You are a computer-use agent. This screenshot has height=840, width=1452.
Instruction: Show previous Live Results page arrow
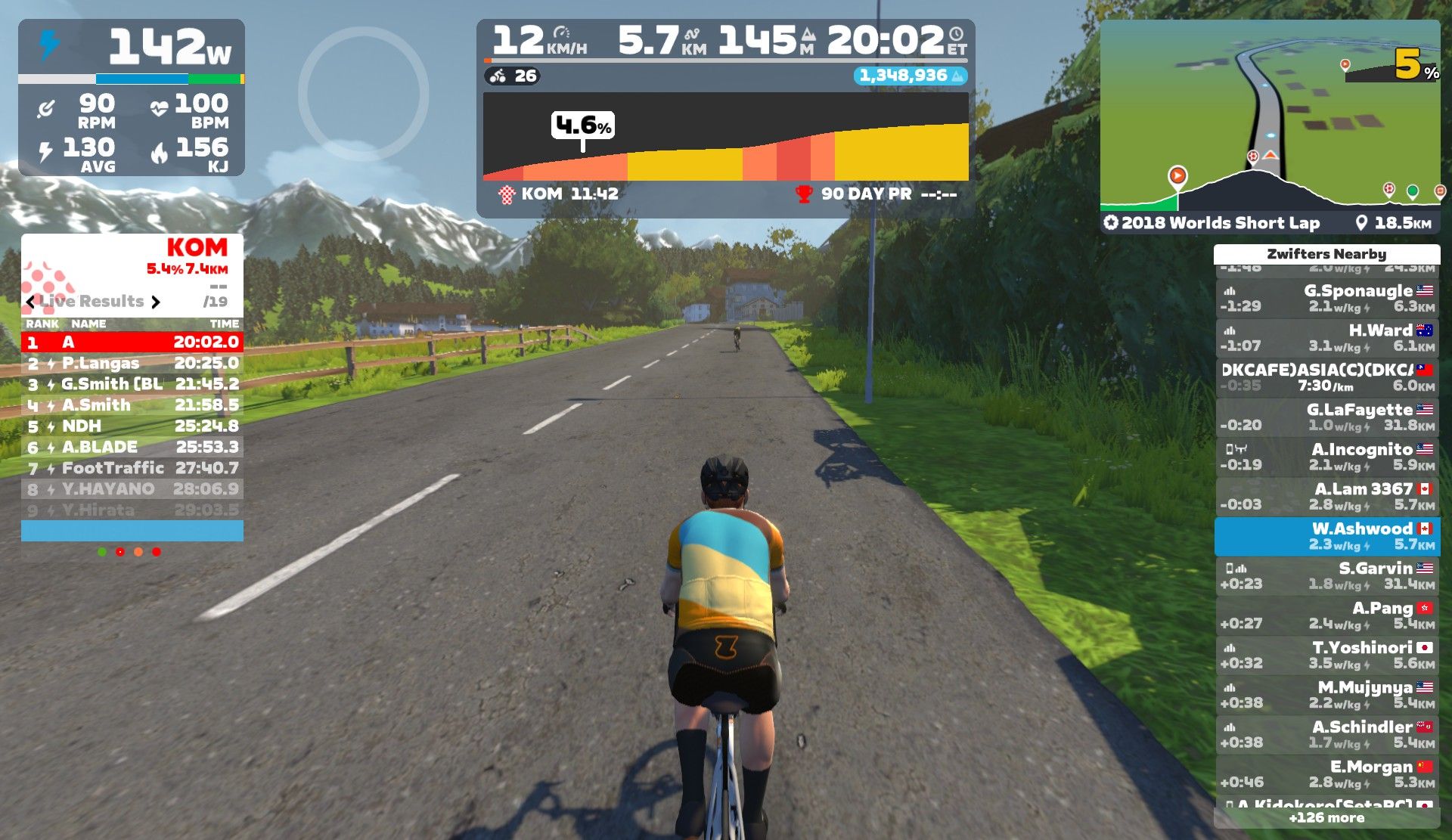30,302
